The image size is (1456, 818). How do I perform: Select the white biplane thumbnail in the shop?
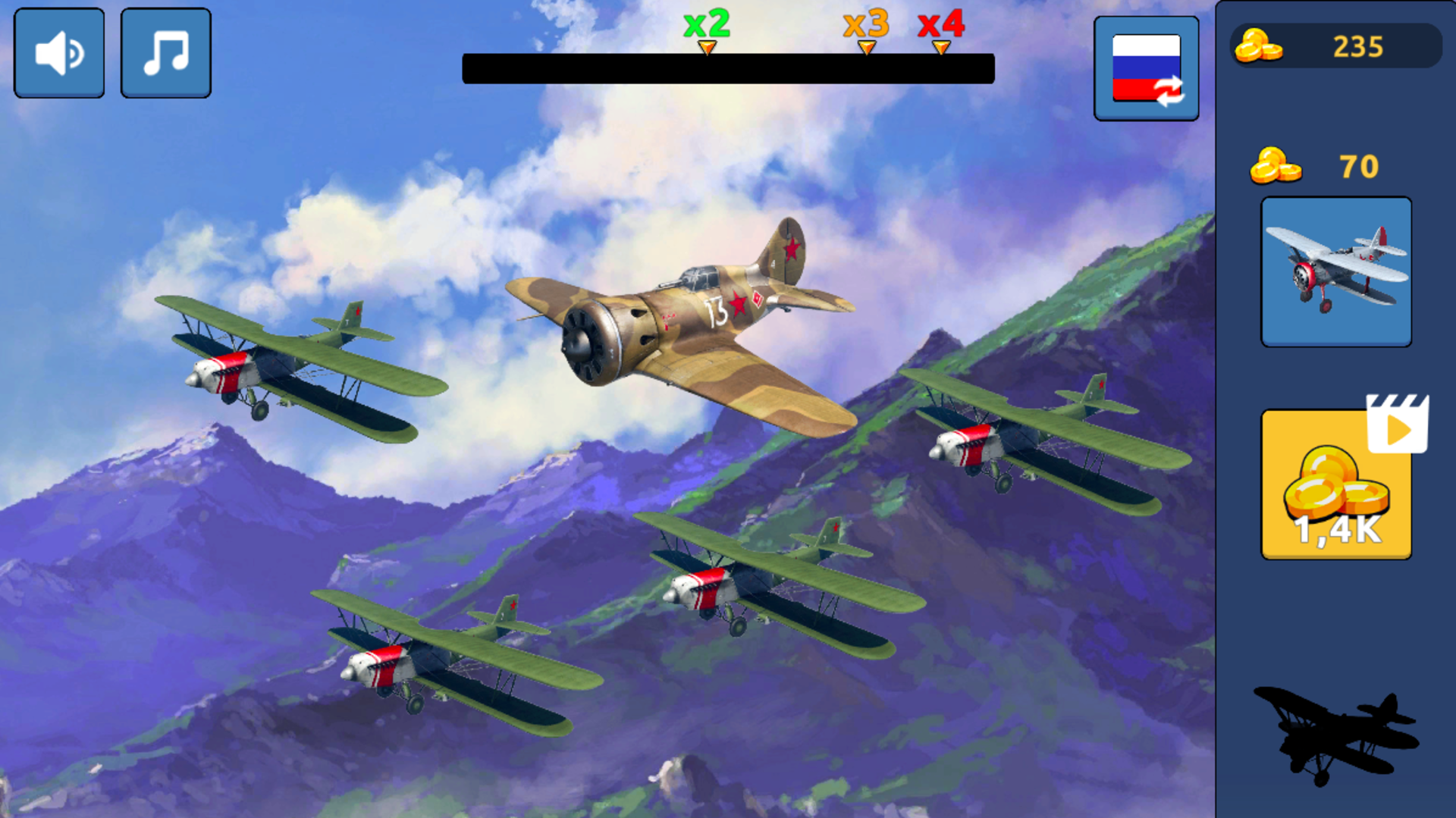[x=1335, y=271]
